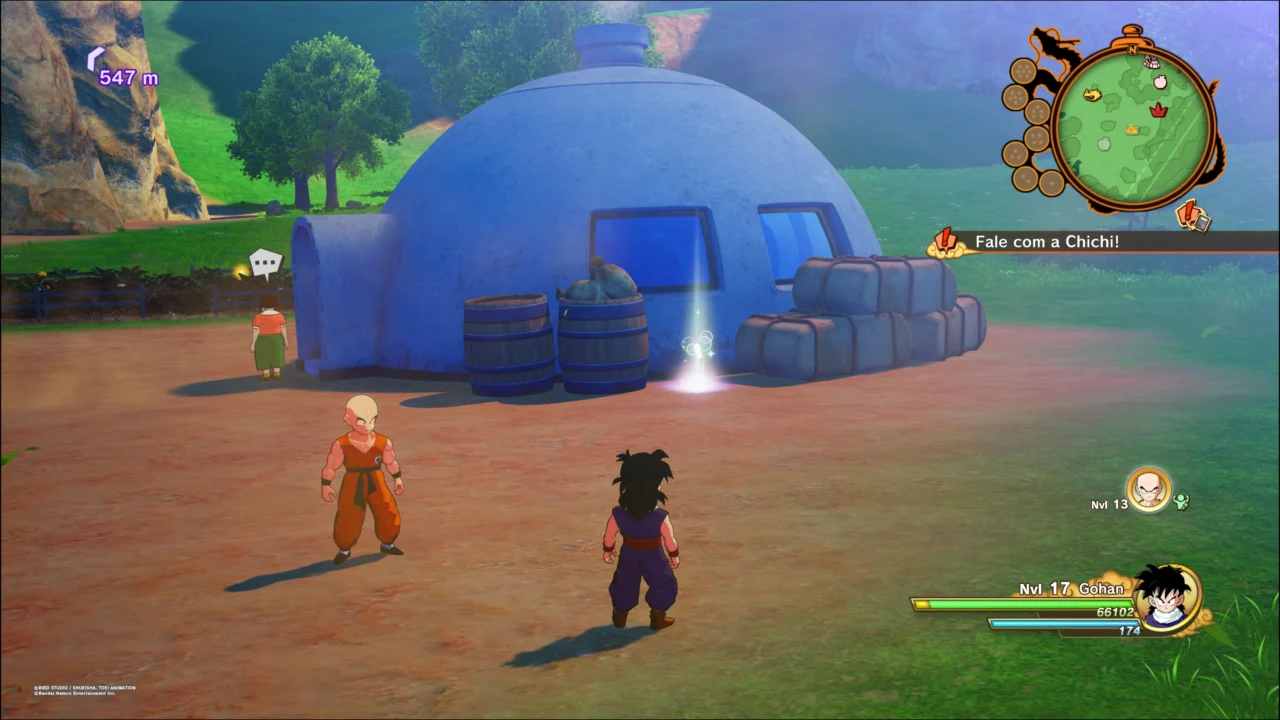Image resolution: width=1280 pixels, height=720 pixels.
Task: Select the white house marker on minimap
Action: coord(1152,62)
